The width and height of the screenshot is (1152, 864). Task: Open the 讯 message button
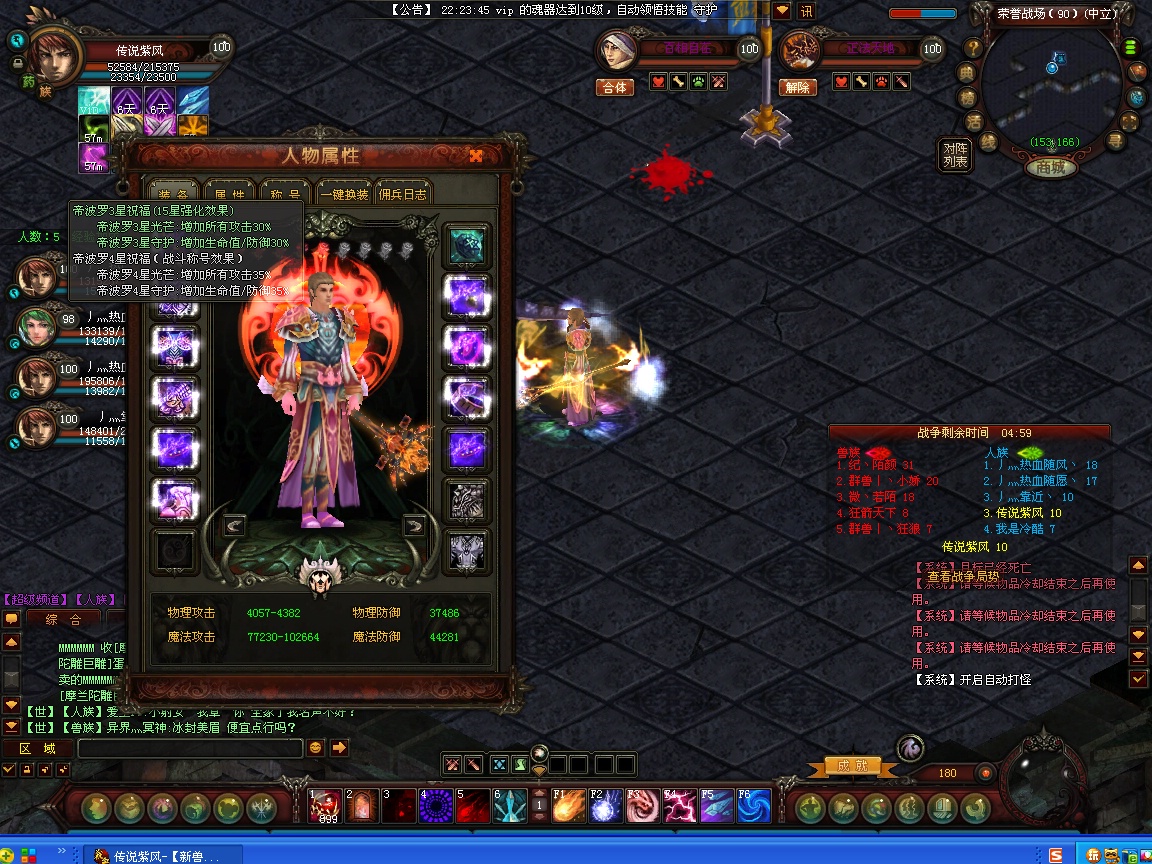806,11
